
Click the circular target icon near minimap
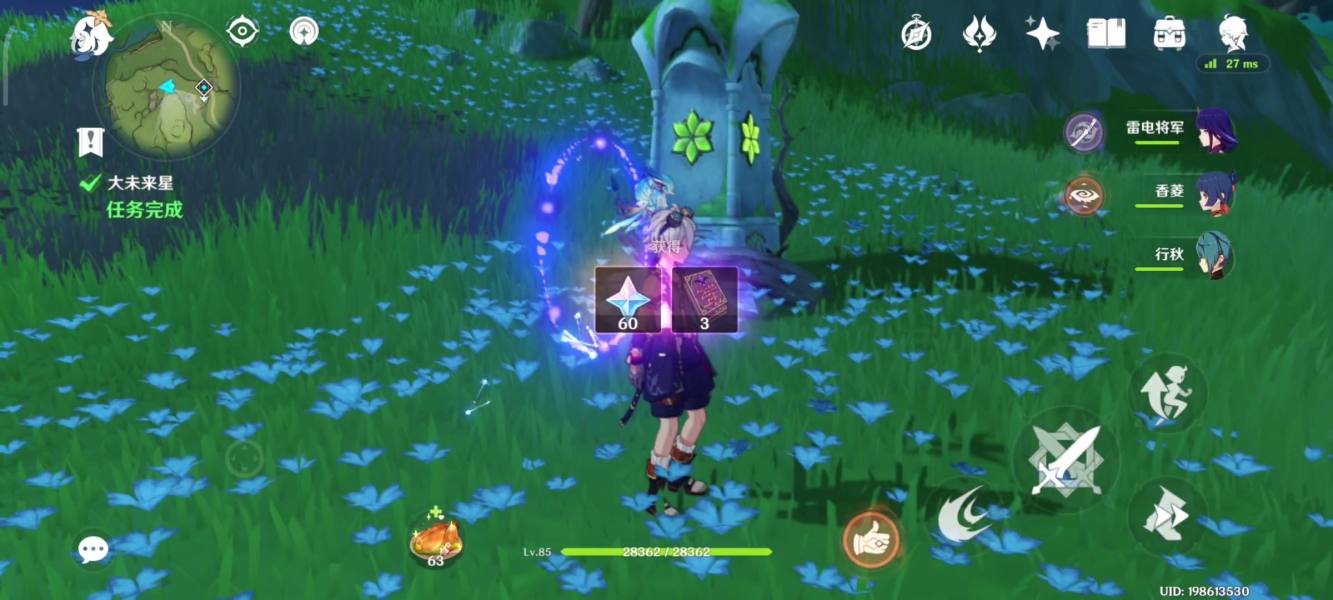click(303, 32)
